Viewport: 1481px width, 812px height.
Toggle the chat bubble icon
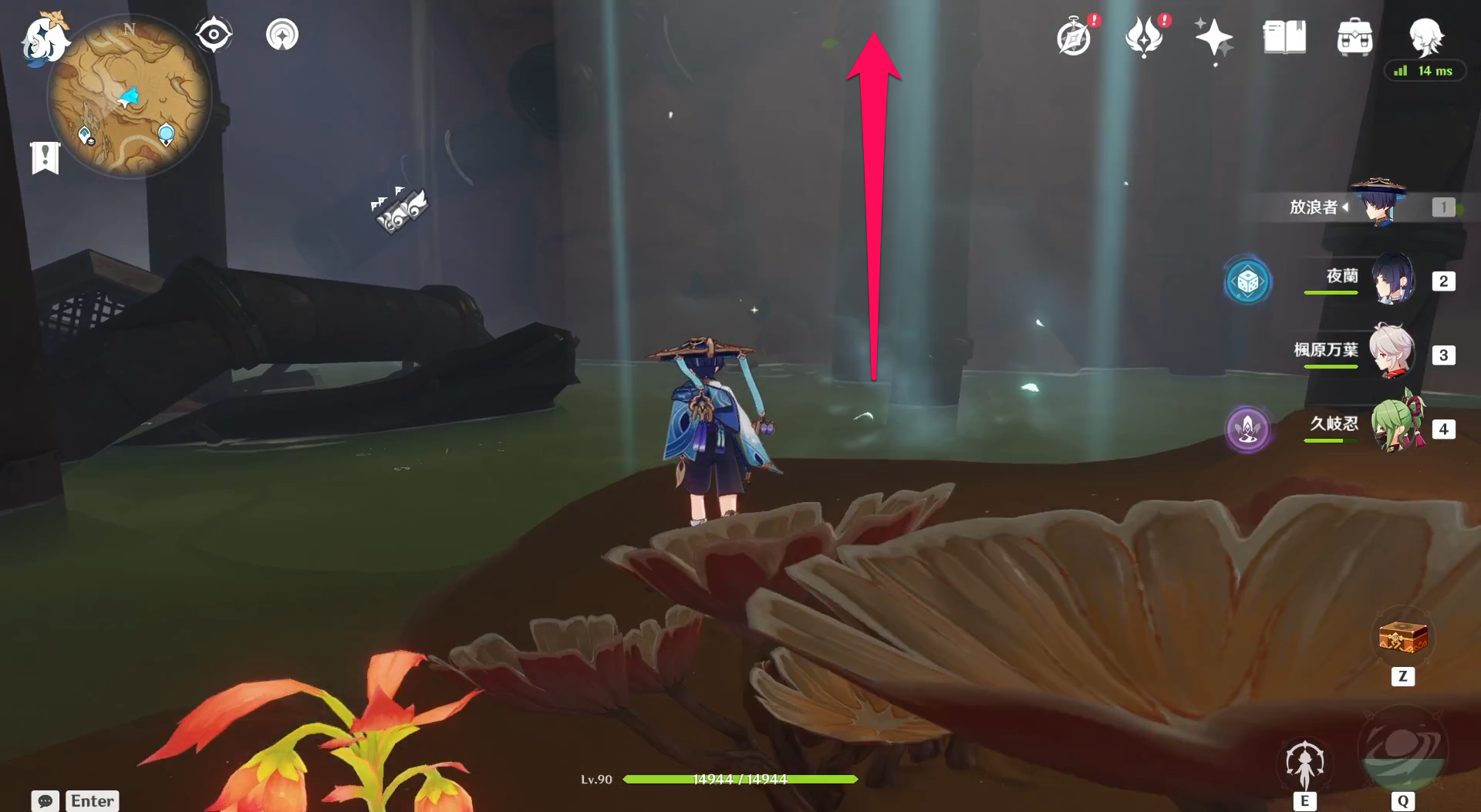[44, 801]
